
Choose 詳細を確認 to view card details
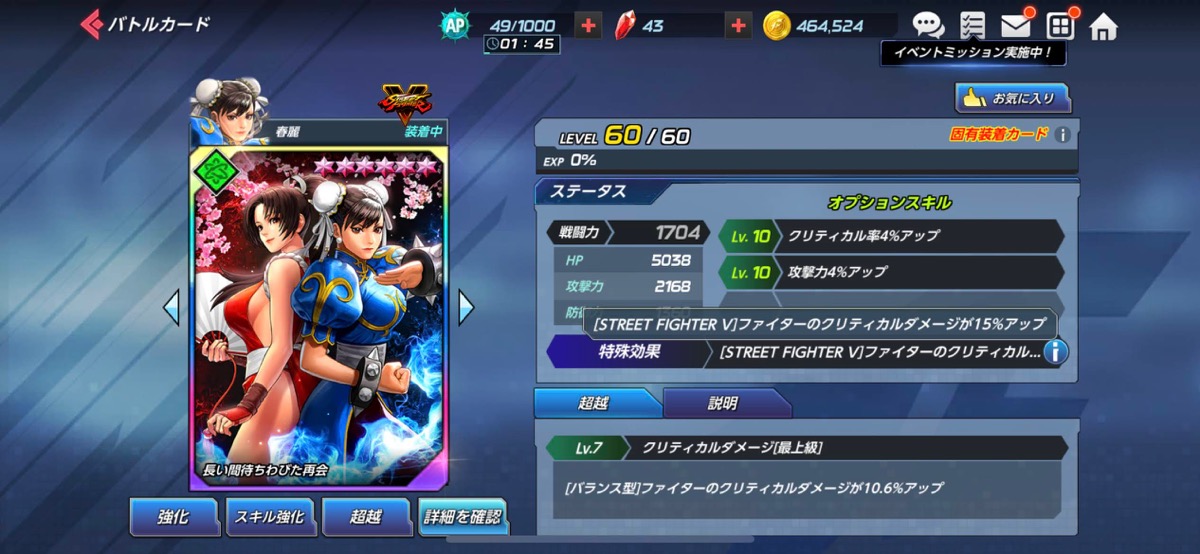(462, 516)
